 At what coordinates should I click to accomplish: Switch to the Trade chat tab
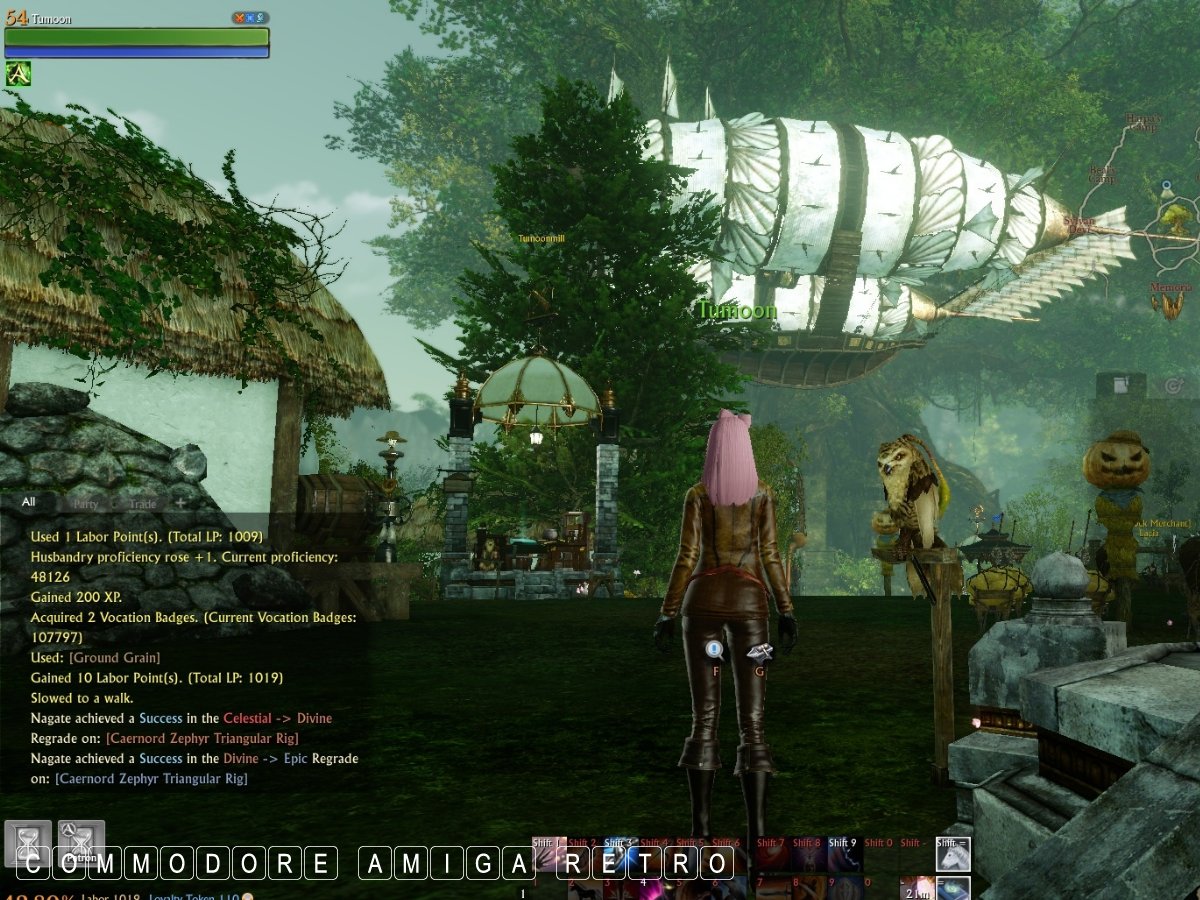(142, 503)
